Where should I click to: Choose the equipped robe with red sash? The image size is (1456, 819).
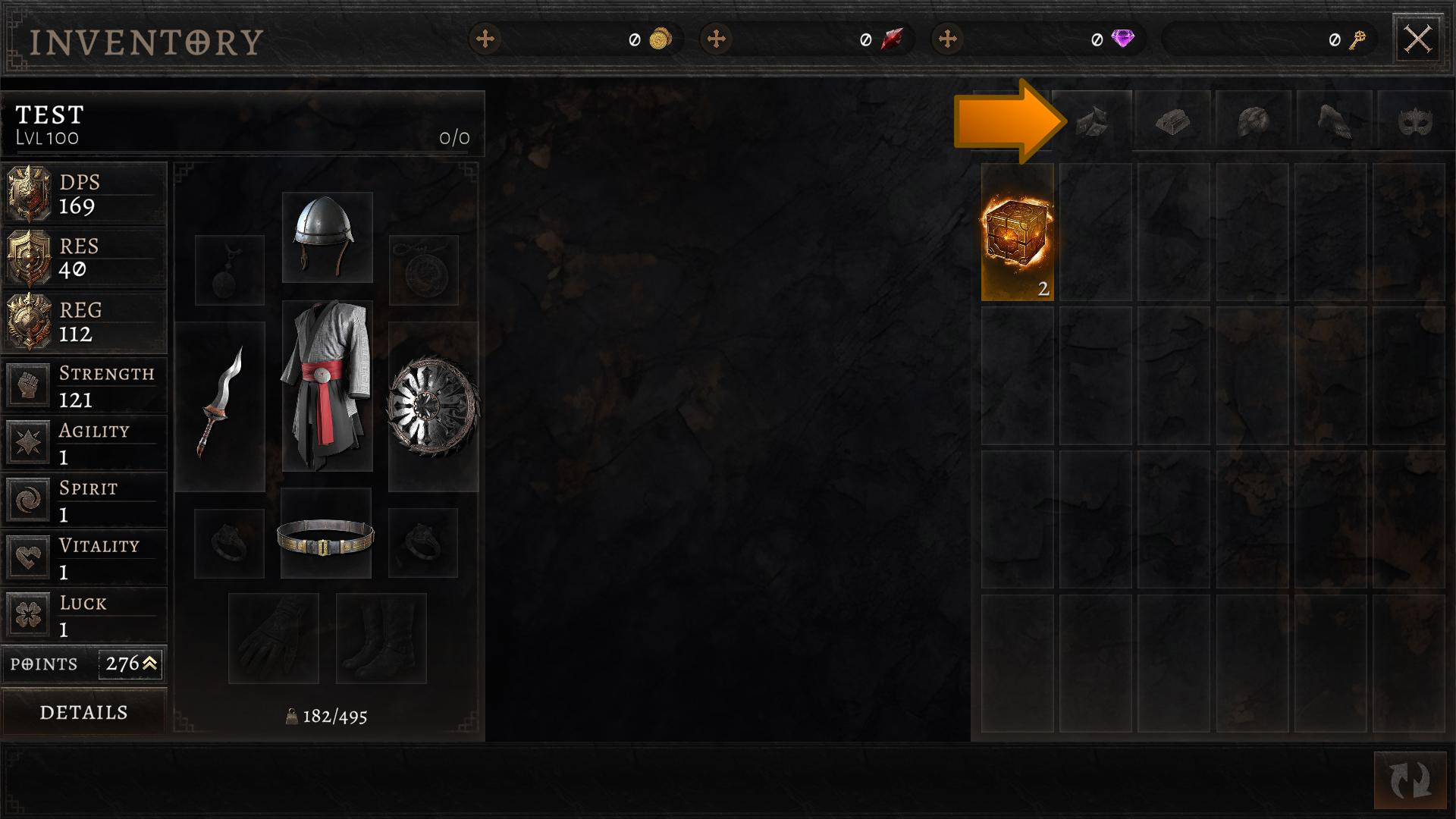tap(327, 385)
